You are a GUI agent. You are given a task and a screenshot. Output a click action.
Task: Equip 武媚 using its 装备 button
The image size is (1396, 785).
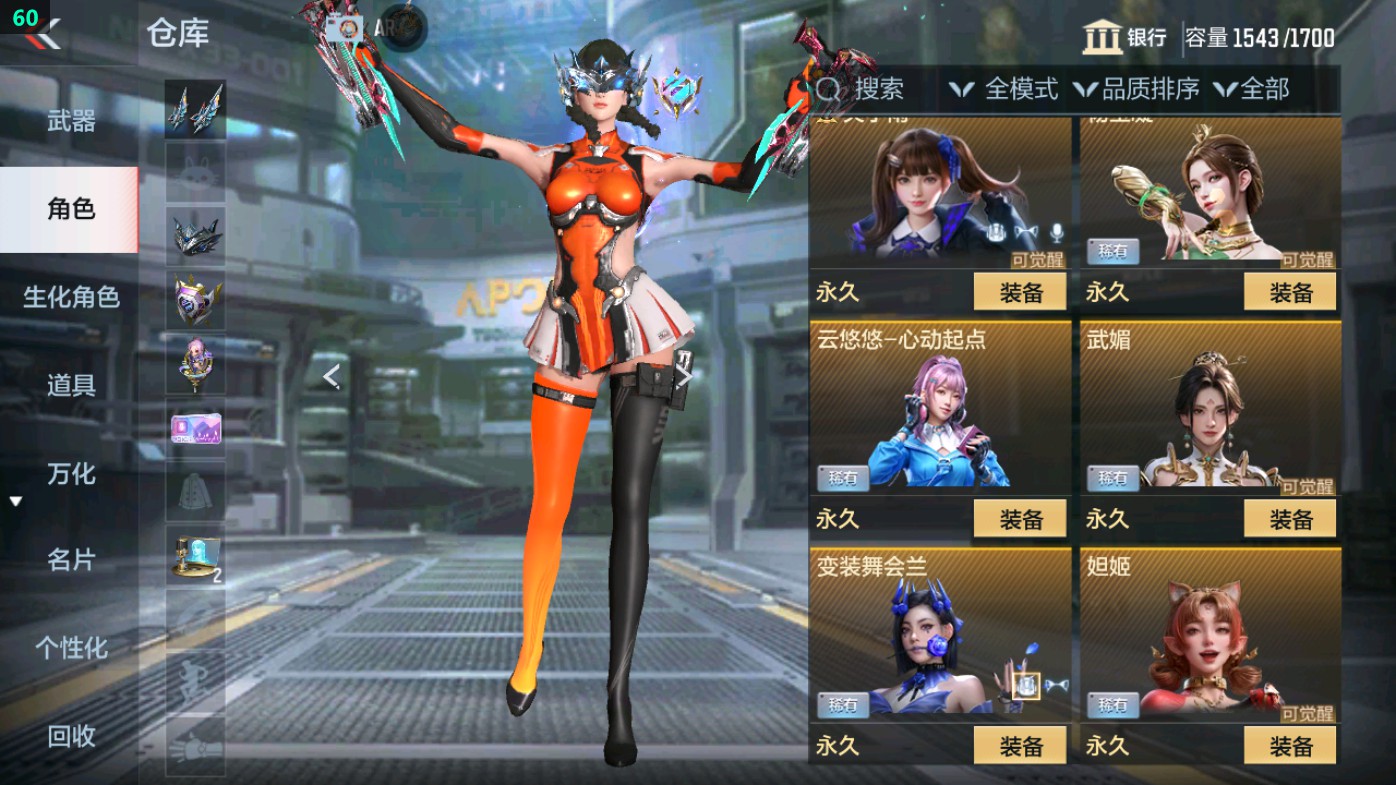[x=1292, y=519]
